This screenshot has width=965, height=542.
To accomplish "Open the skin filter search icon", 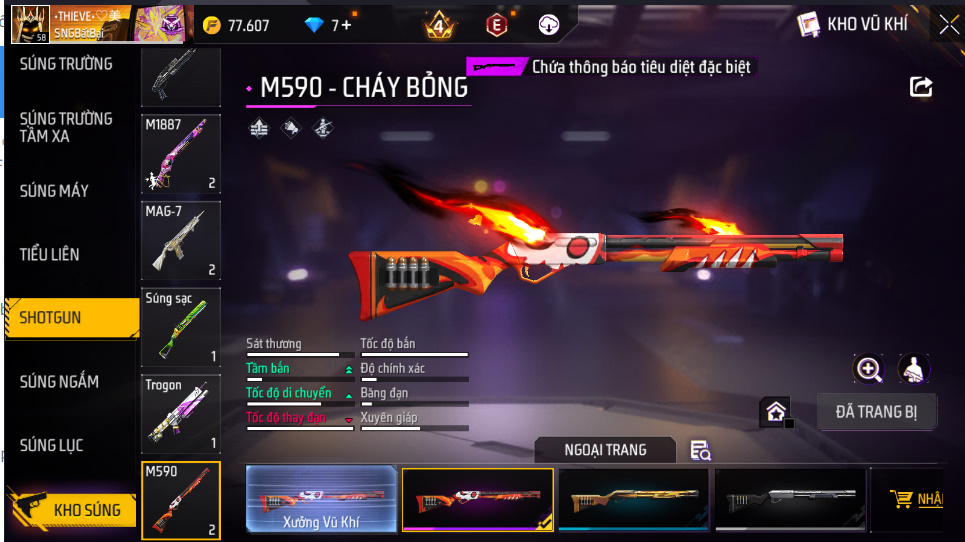I will pos(701,450).
